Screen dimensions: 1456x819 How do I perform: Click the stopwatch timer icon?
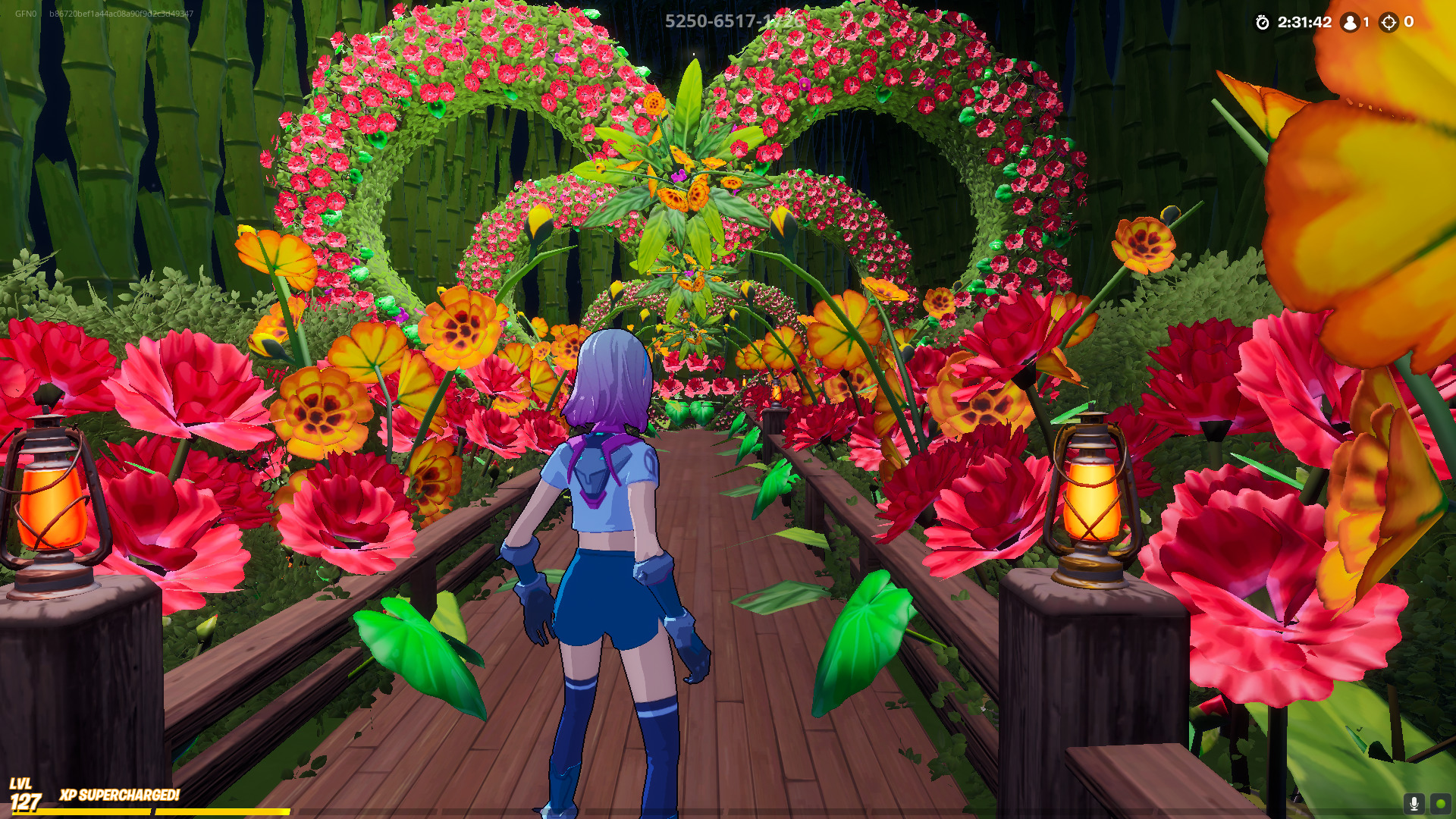(1262, 23)
